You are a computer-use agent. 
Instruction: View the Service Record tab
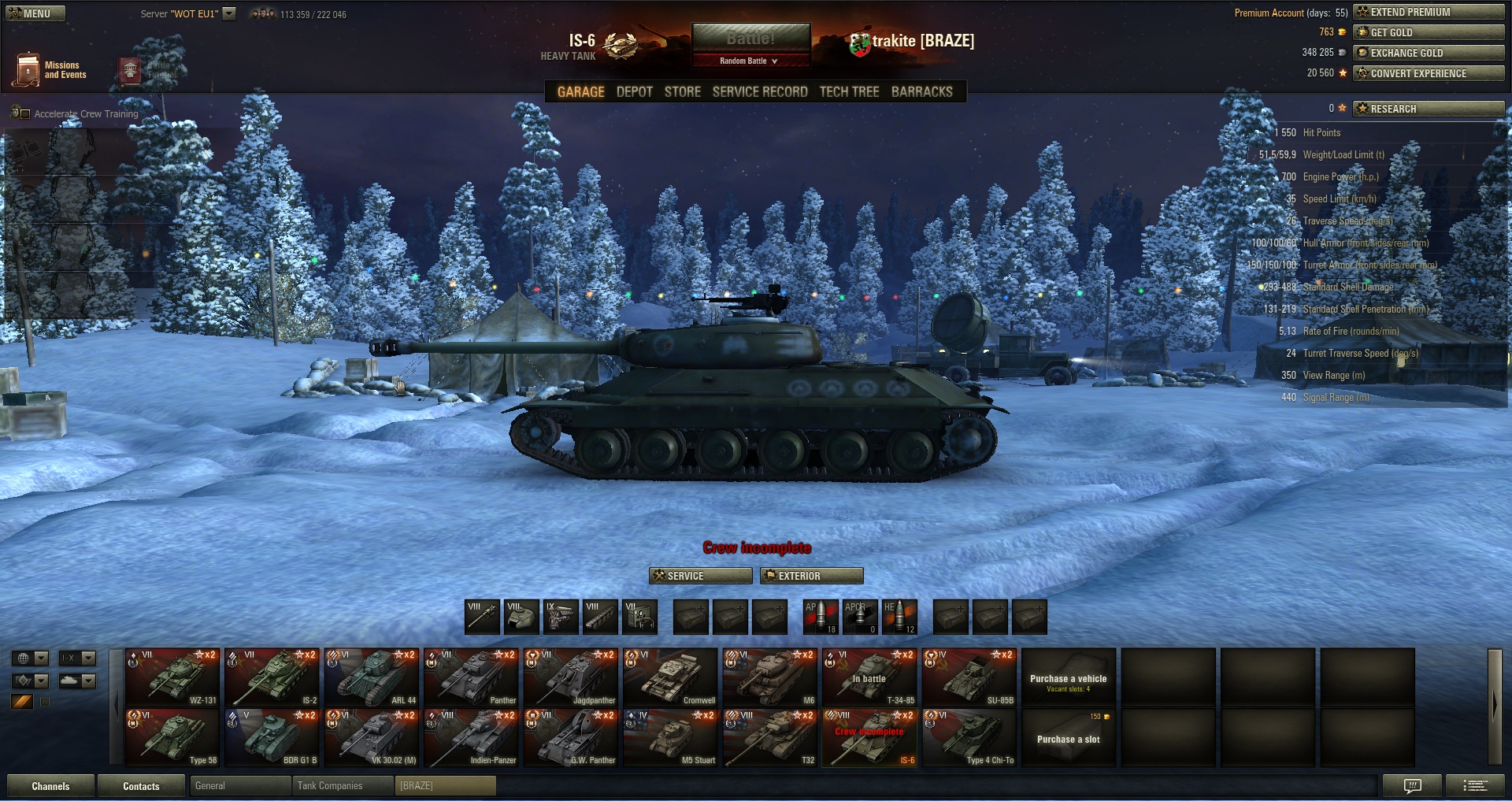[759, 92]
